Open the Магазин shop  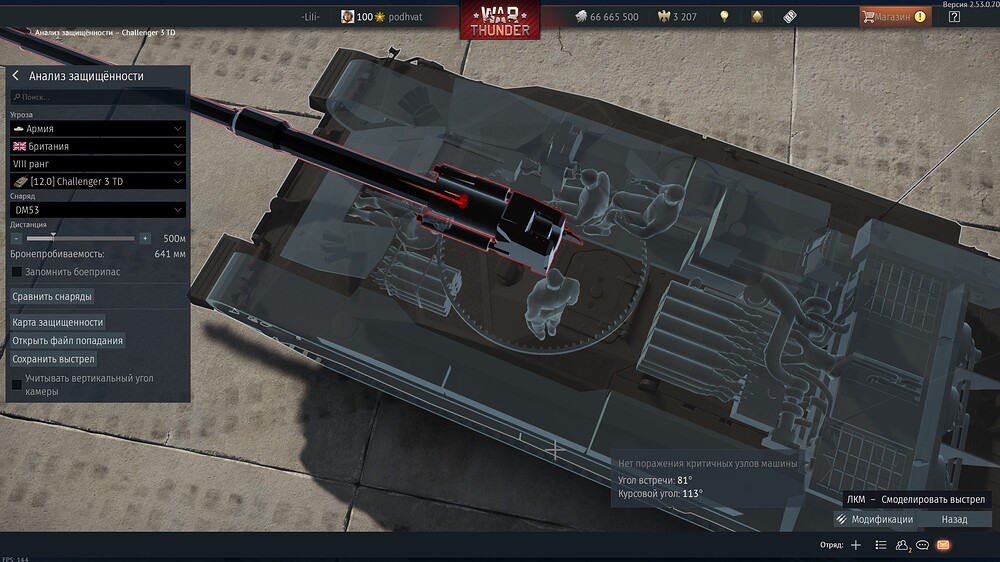[893, 17]
